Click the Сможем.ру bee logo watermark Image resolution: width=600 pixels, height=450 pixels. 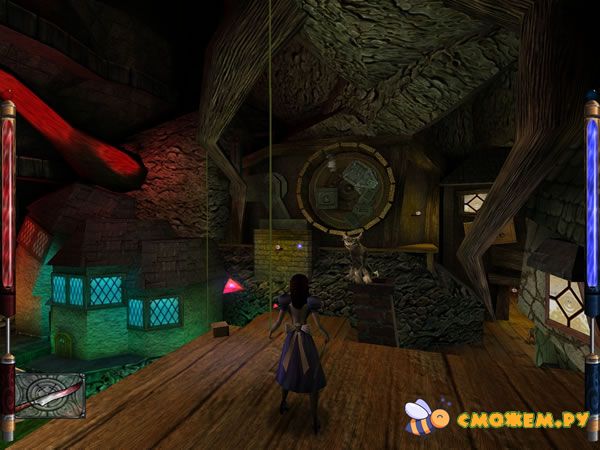421,416
